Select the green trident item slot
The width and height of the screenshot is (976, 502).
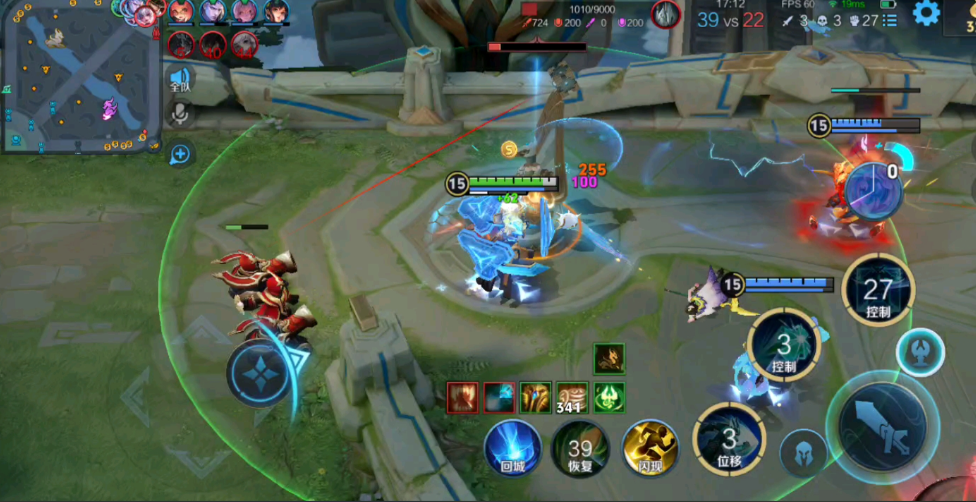tap(608, 397)
